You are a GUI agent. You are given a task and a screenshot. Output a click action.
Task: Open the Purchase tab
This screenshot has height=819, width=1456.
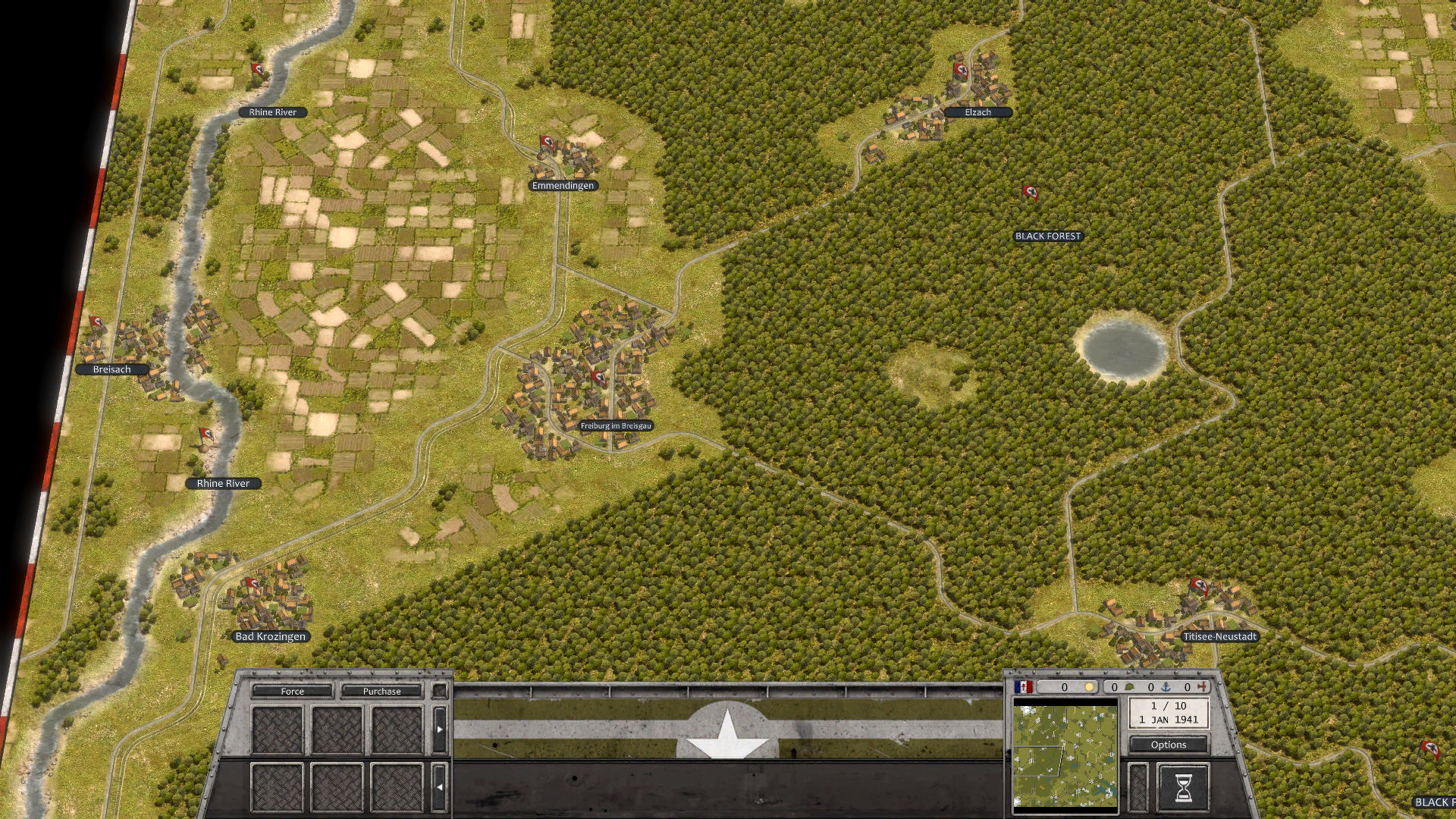click(x=382, y=691)
